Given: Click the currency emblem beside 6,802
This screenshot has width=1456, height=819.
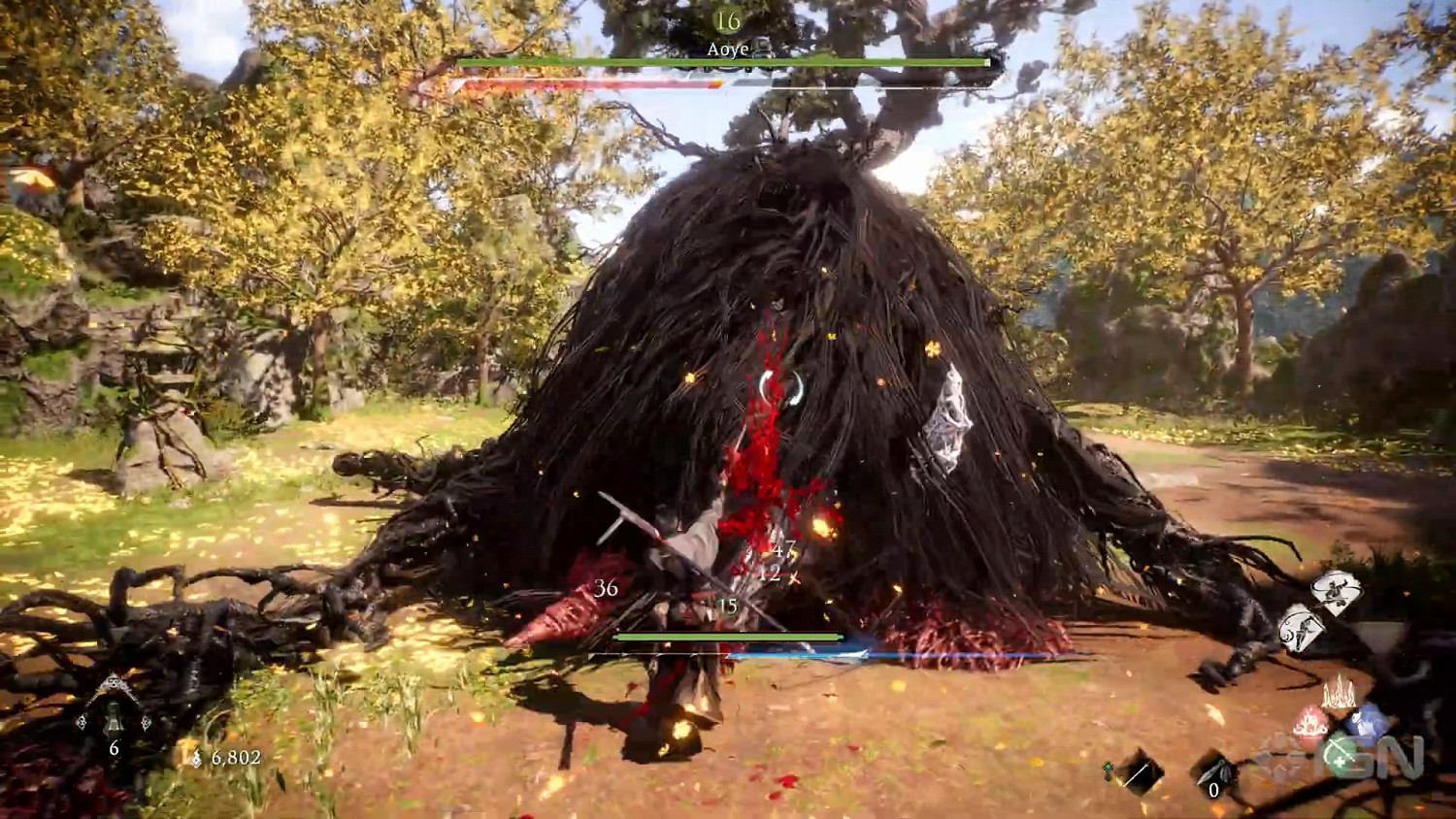Looking at the screenshot, I should (197, 757).
